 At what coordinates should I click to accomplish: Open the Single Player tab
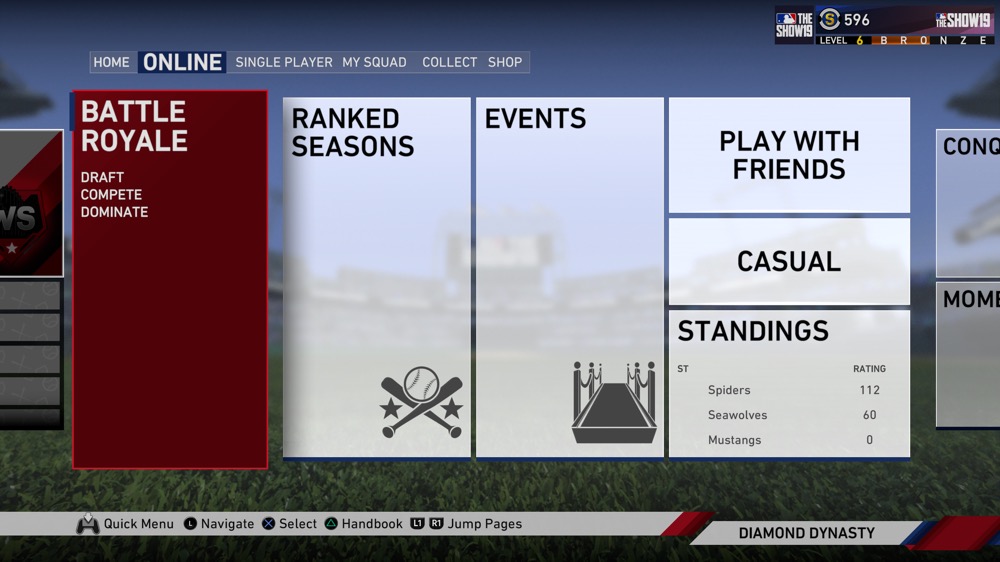point(284,62)
